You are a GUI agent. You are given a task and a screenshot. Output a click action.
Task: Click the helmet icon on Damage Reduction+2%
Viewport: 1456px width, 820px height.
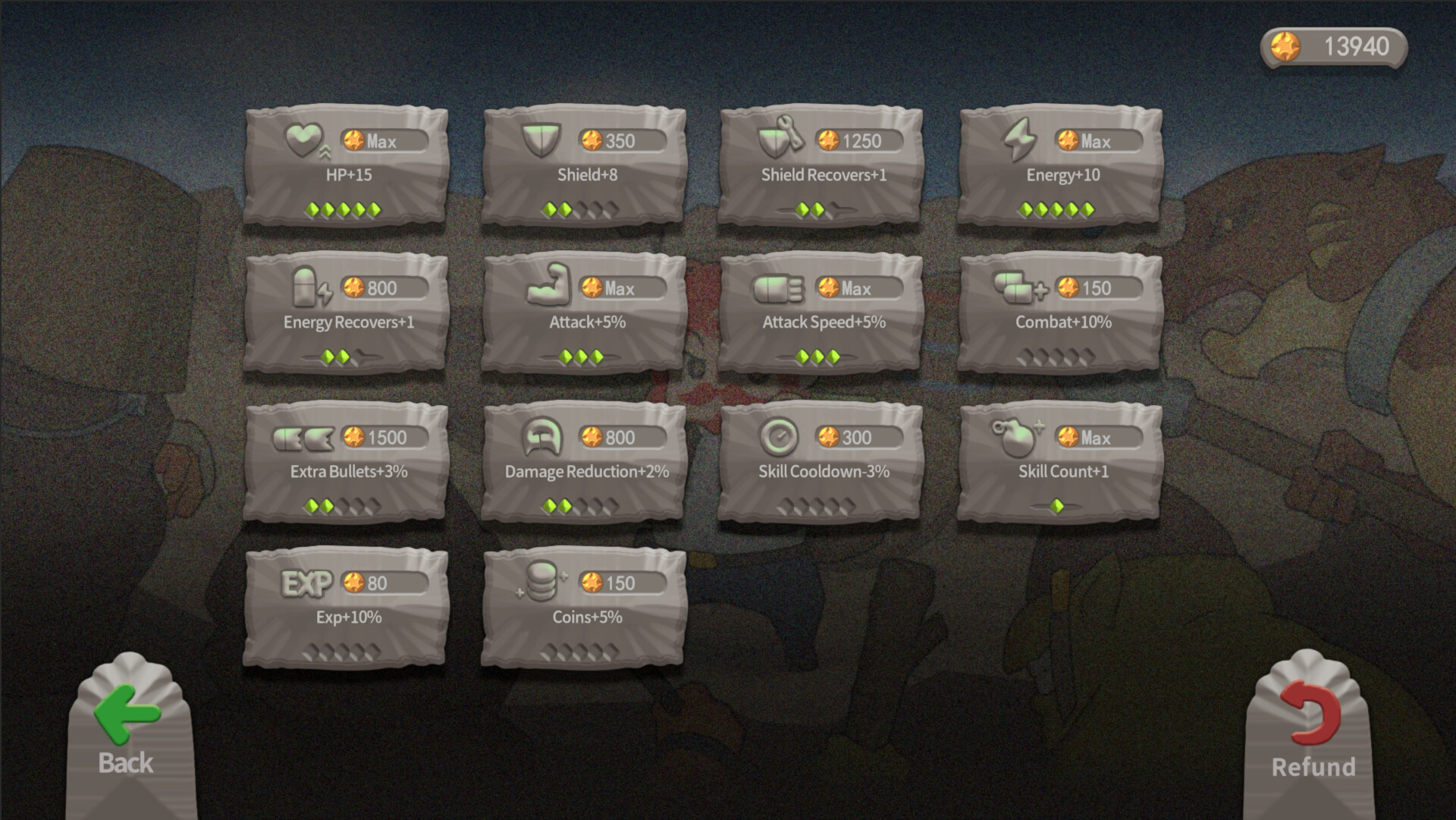click(543, 435)
